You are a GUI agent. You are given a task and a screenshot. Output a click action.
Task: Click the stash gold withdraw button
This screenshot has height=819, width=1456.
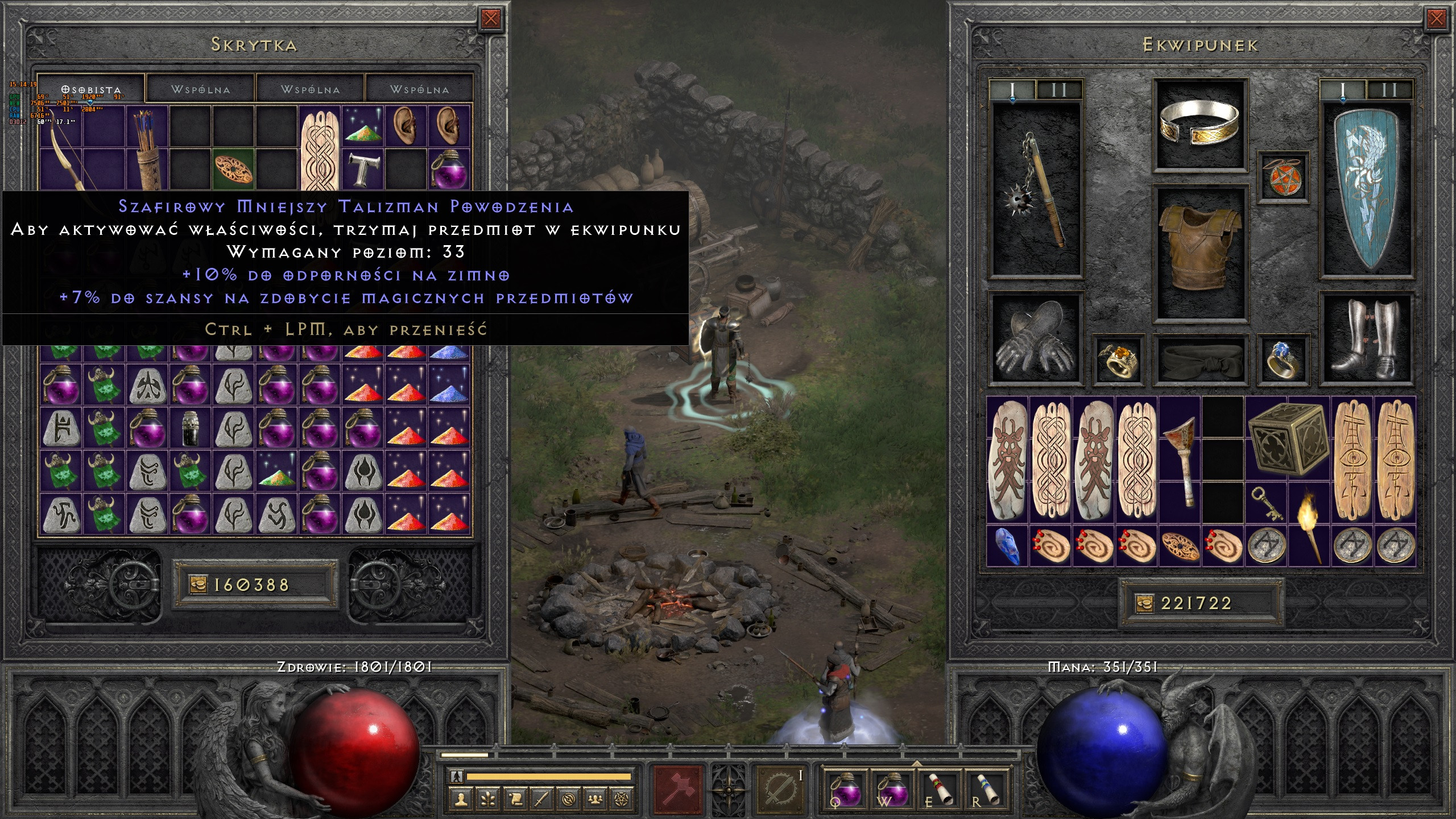pyautogui.click(x=198, y=585)
